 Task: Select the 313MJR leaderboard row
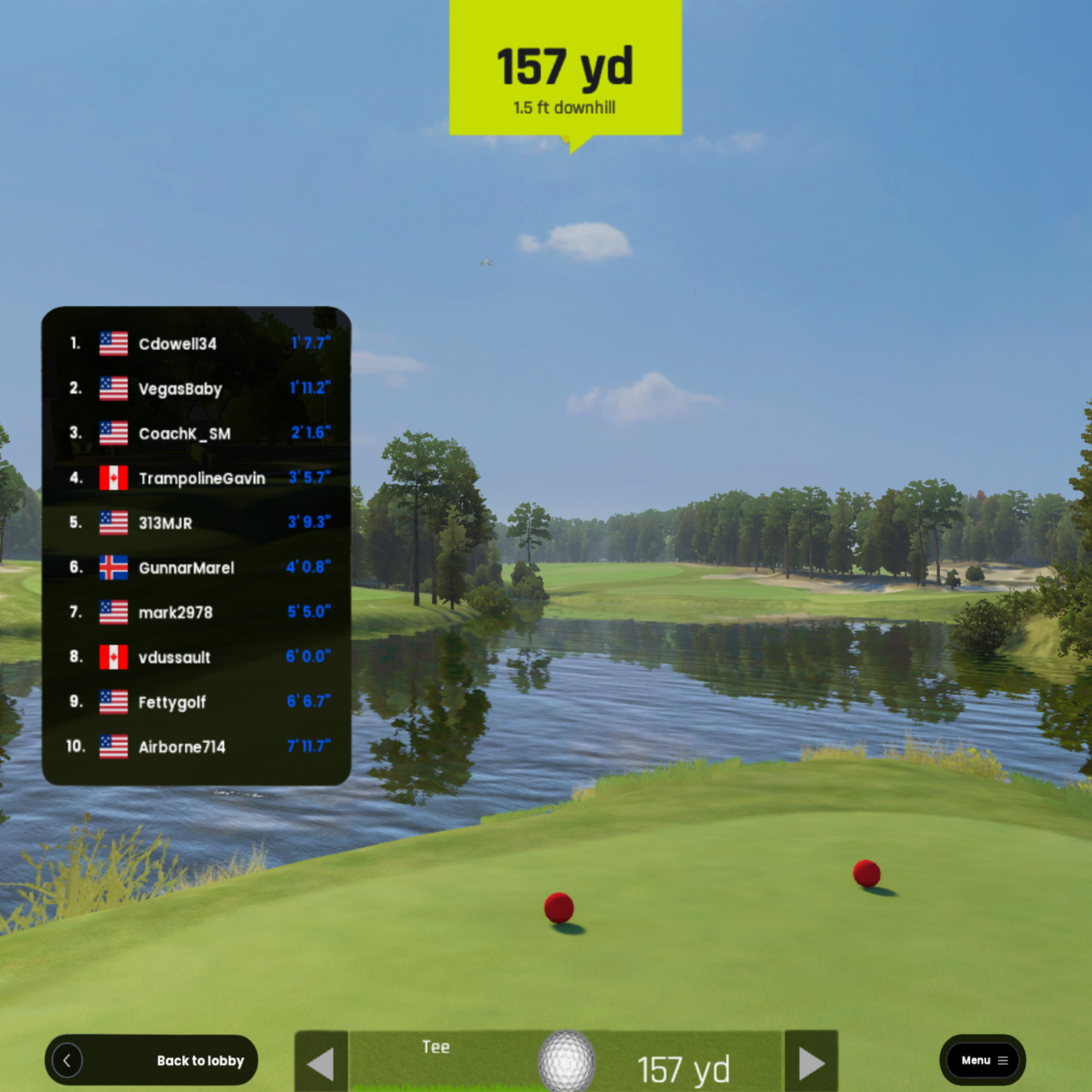pyautogui.click(x=197, y=523)
